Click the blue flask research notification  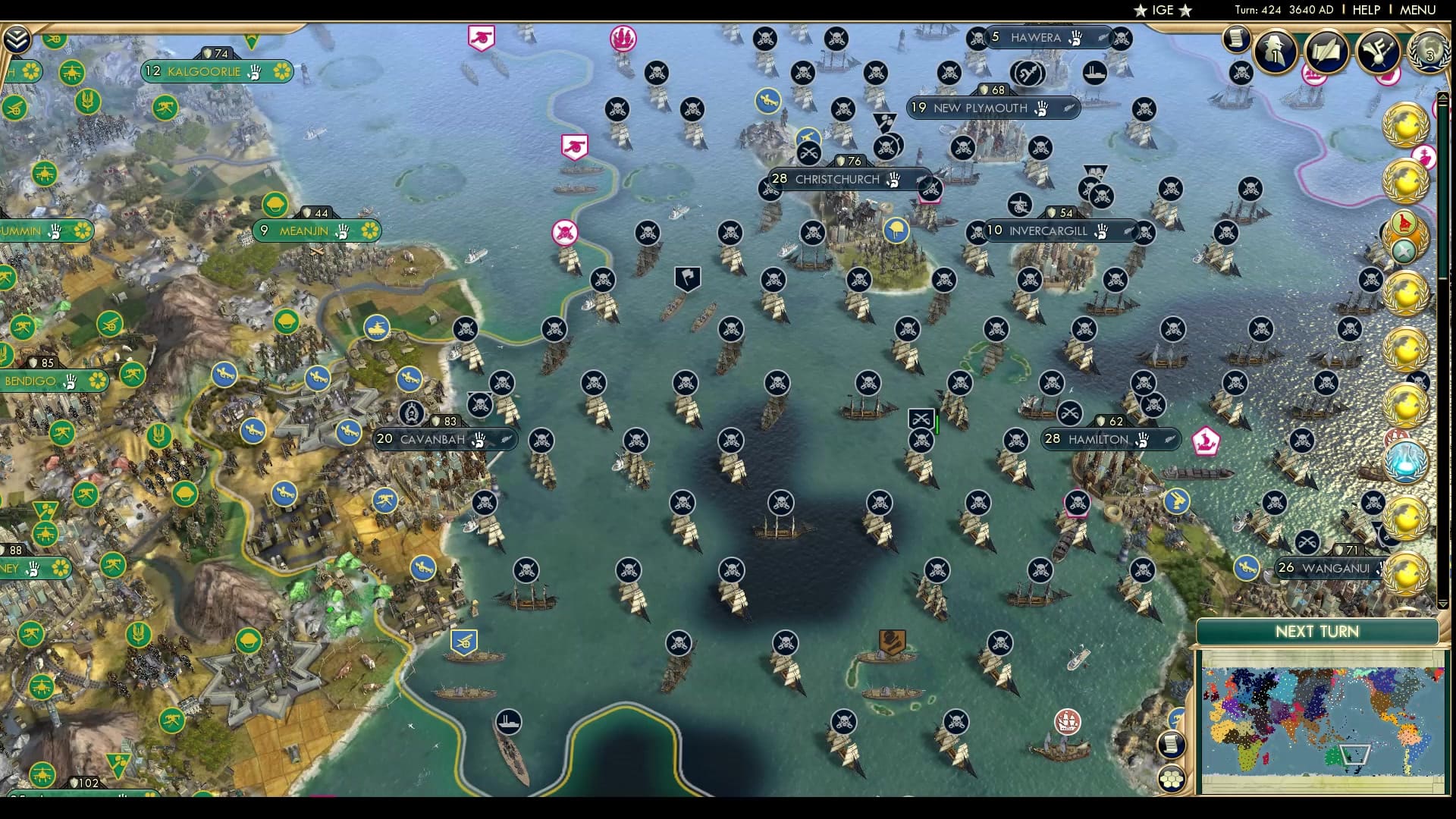click(1405, 463)
